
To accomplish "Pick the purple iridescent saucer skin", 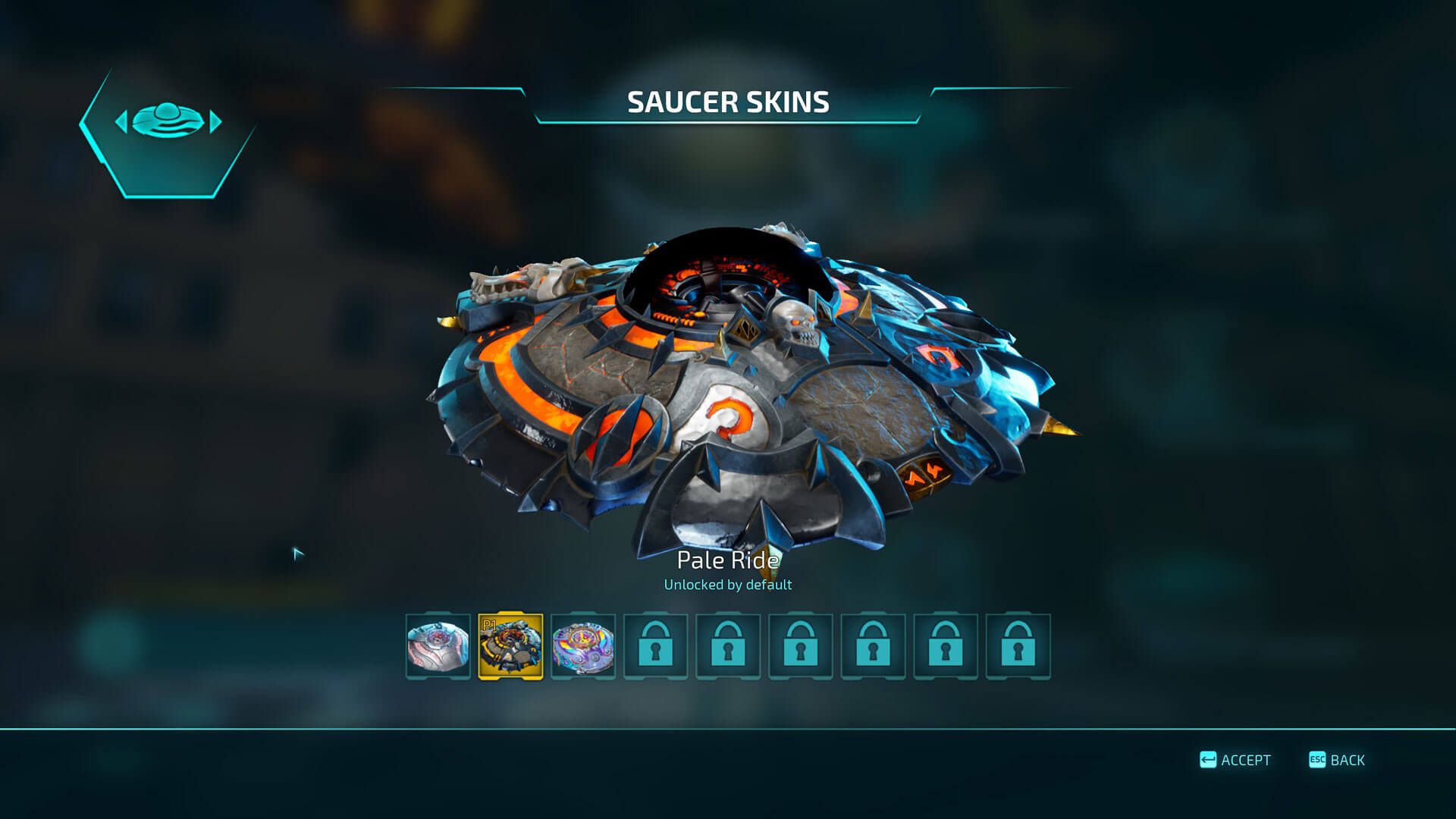I will tap(583, 646).
